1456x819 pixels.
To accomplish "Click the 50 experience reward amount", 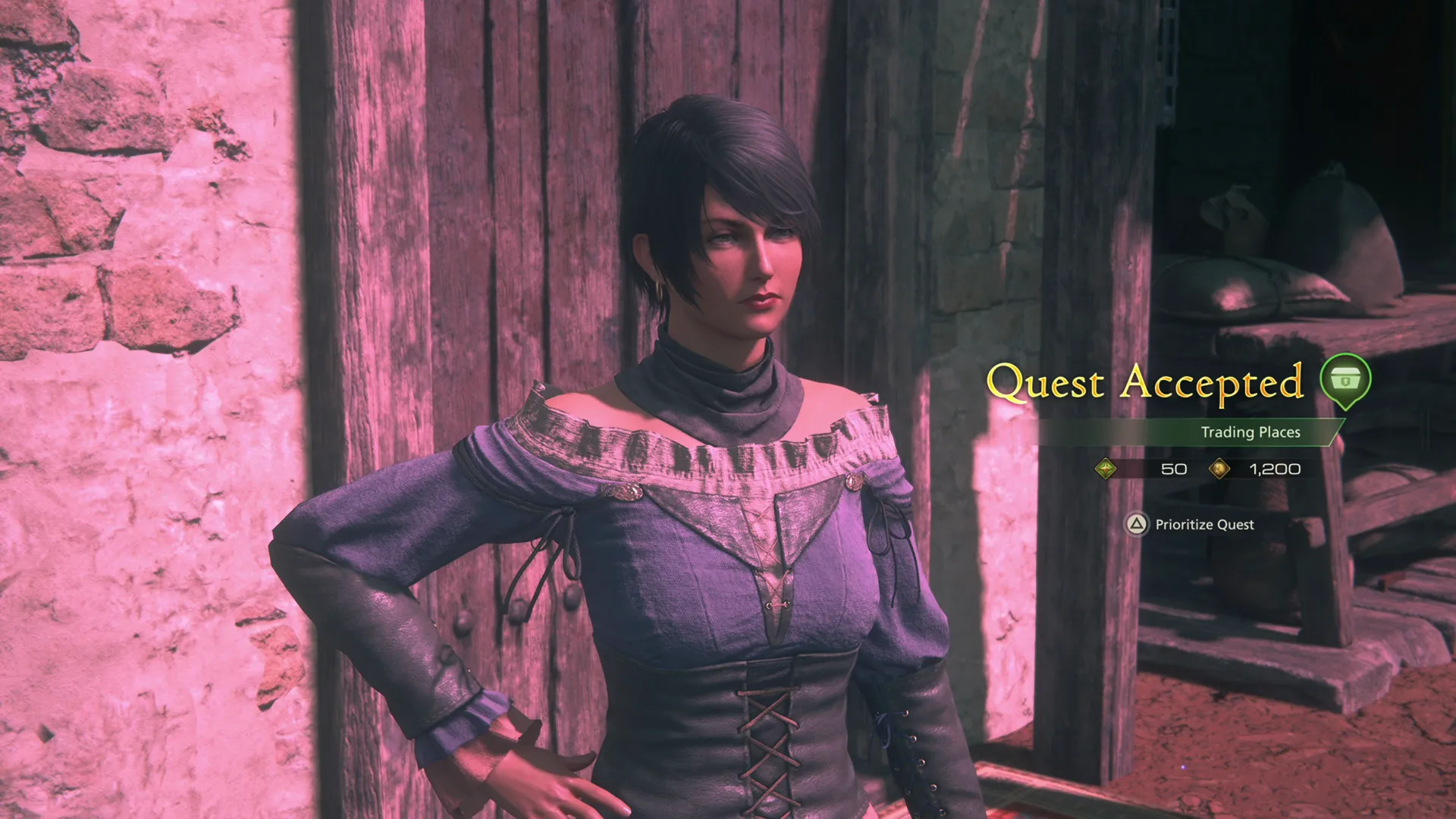I will pos(1174,469).
